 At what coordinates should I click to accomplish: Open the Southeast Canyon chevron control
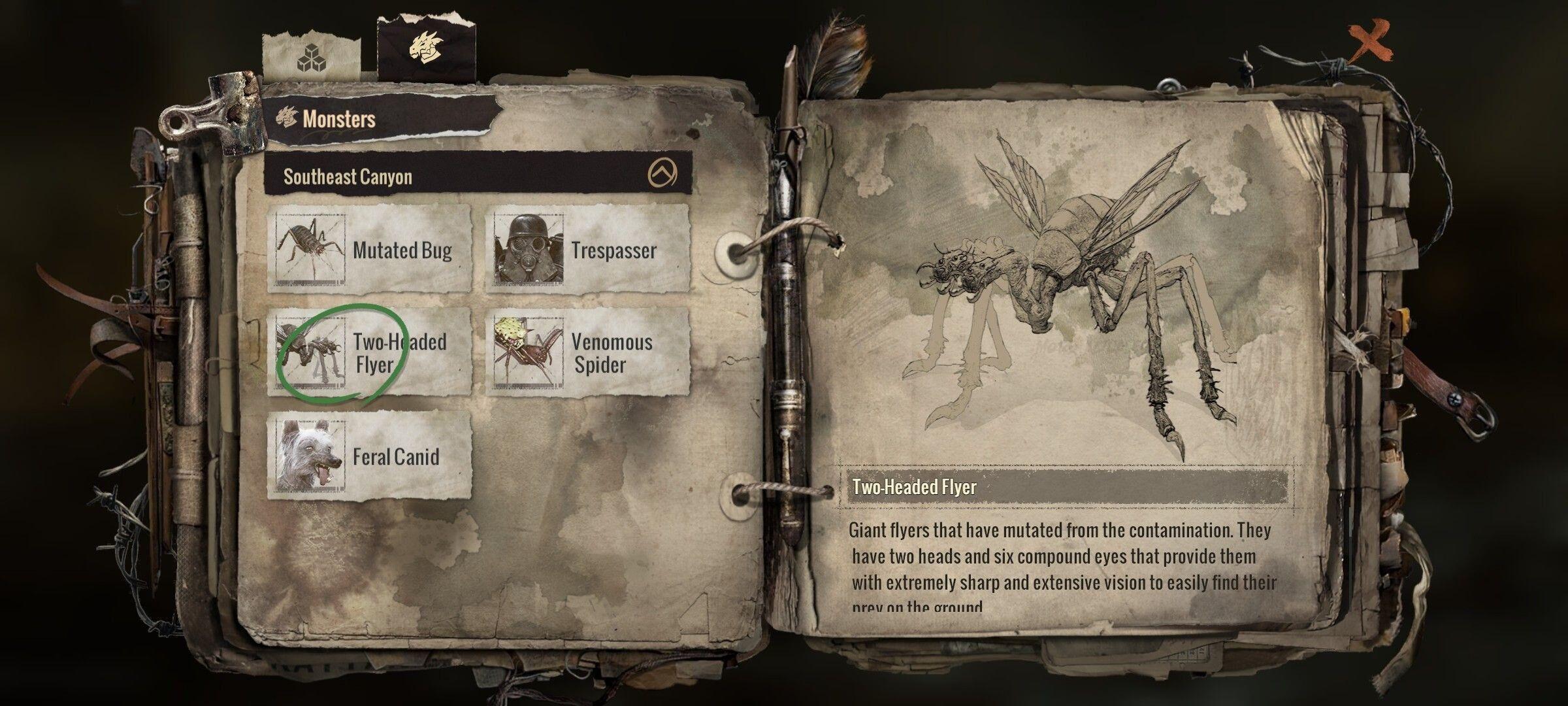664,171
